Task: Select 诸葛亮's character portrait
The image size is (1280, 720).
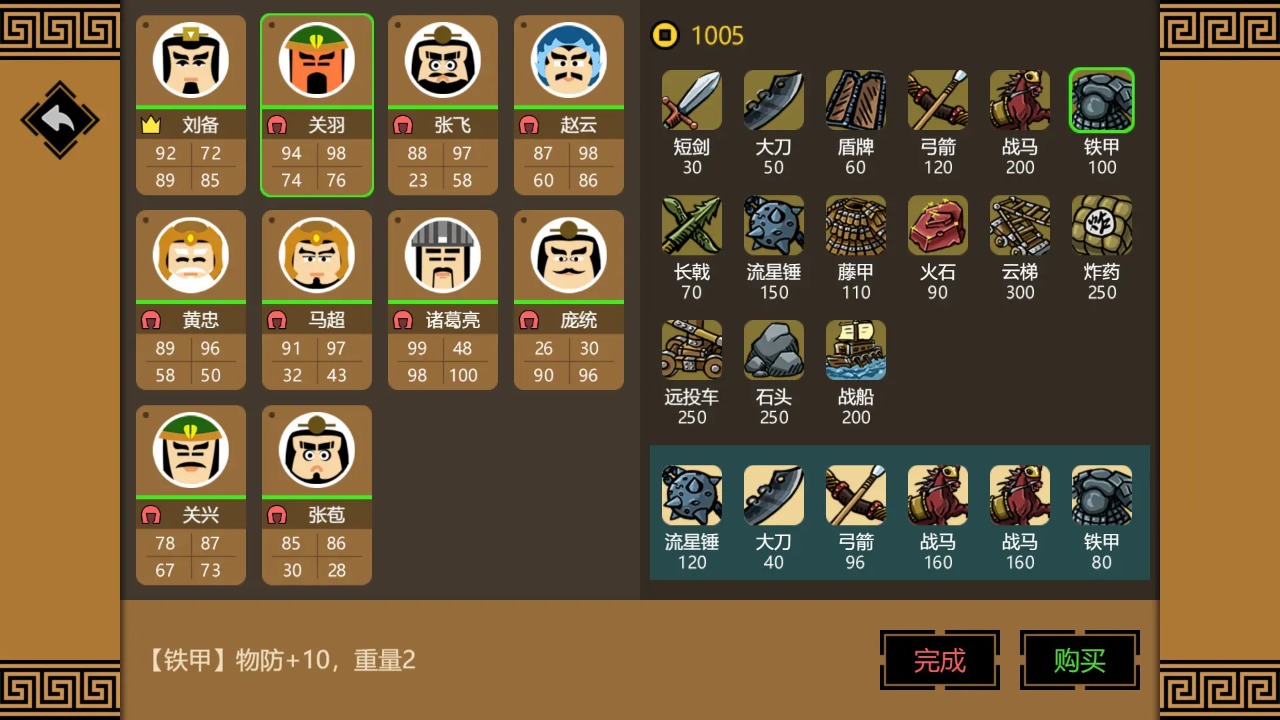Action: point(442,255)
